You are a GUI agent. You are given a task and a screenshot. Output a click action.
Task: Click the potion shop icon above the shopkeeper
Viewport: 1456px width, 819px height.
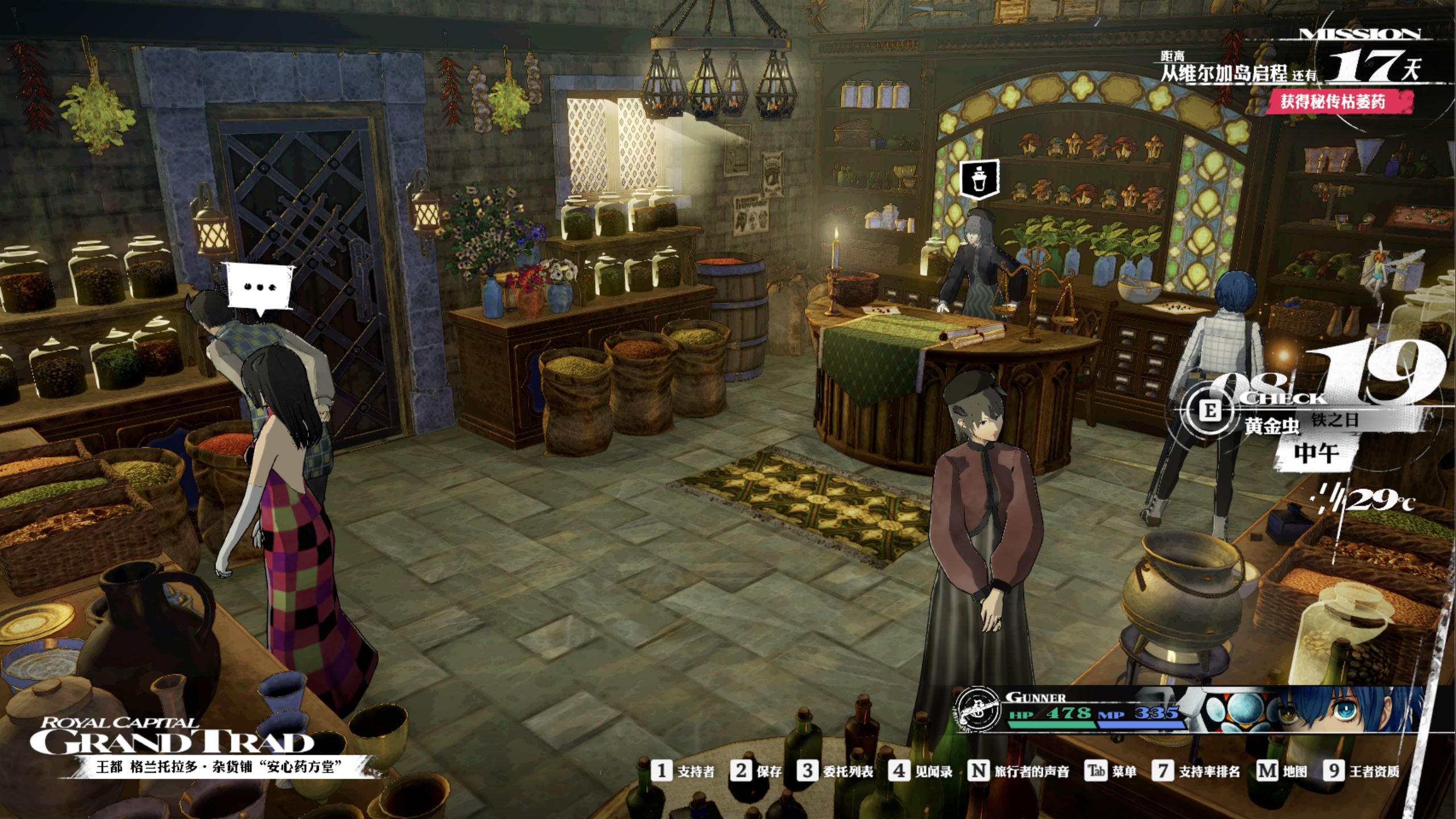pyautogui.click(x=979, y=180)
